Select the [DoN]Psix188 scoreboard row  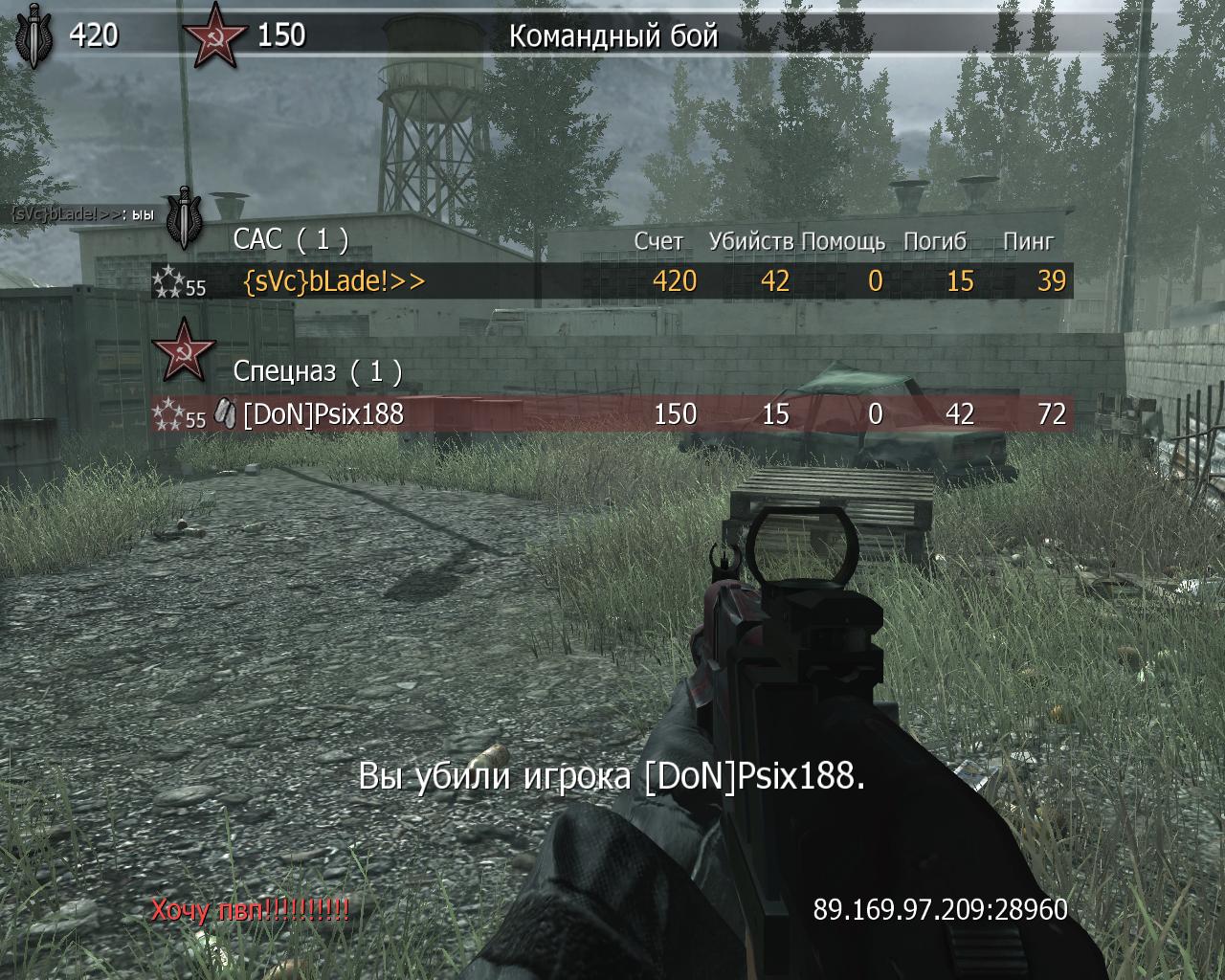click(611, 414)
